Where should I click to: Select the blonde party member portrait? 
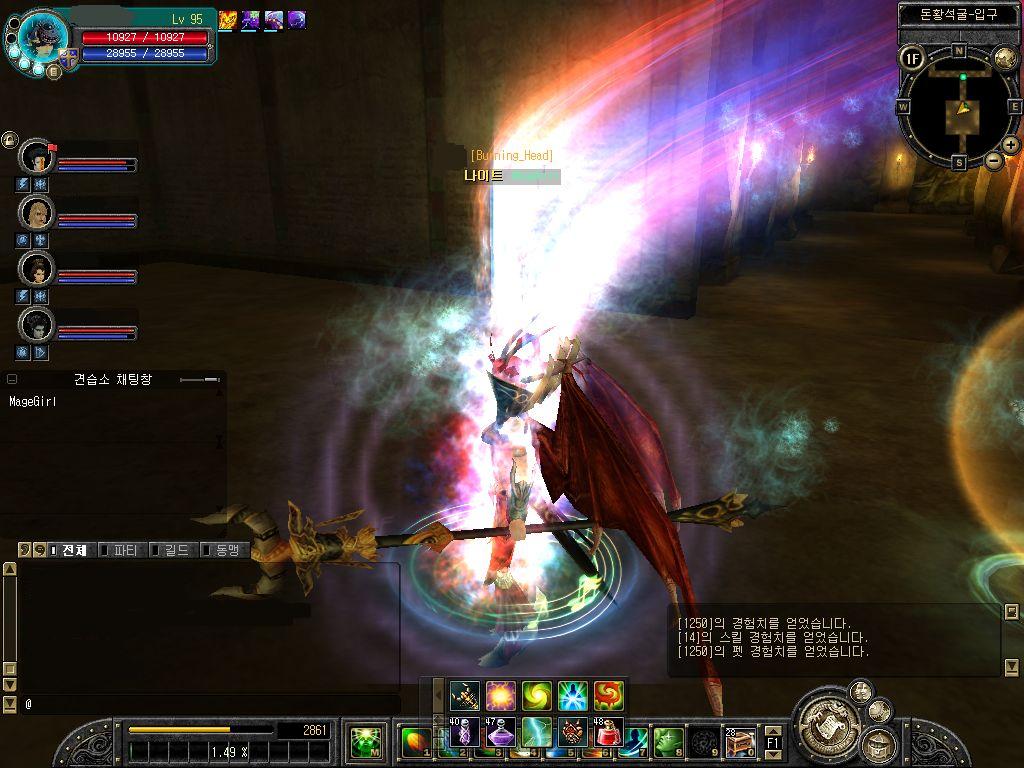click(x=36, y=213)
